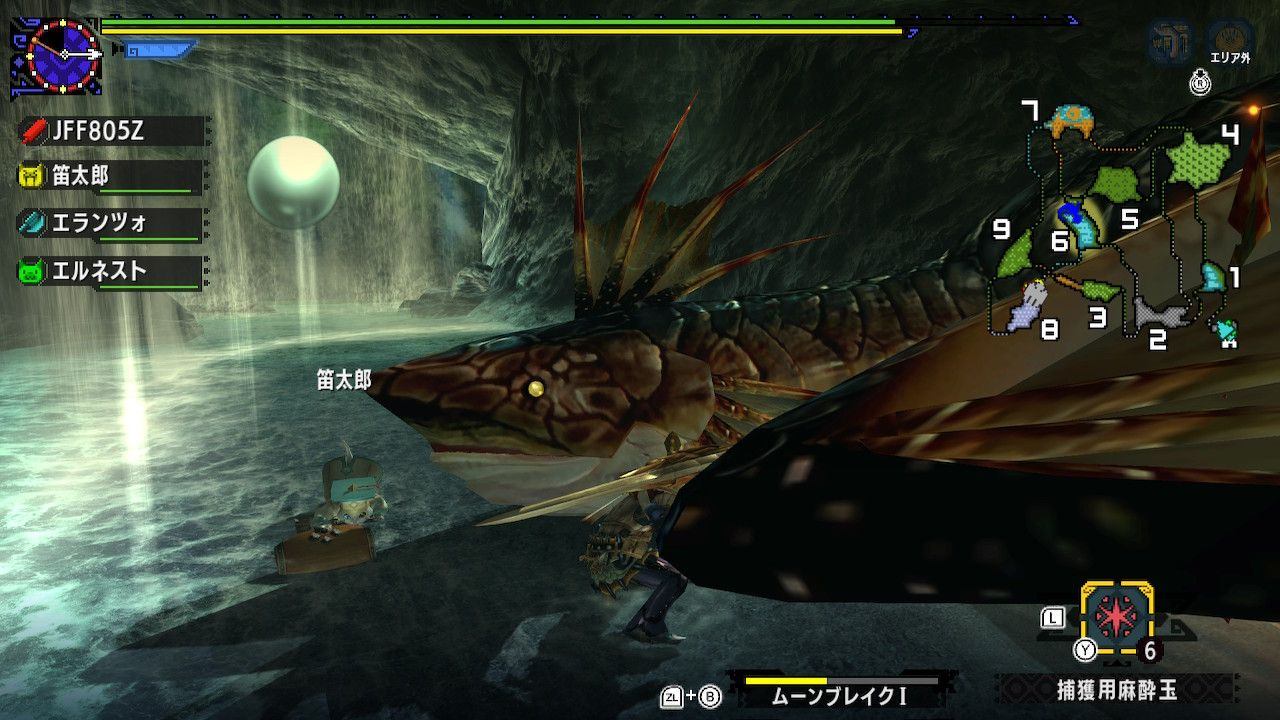Select the 笛太郎 party member entry
This screenshot has width=1280, height=720.
tap(110, 177)
